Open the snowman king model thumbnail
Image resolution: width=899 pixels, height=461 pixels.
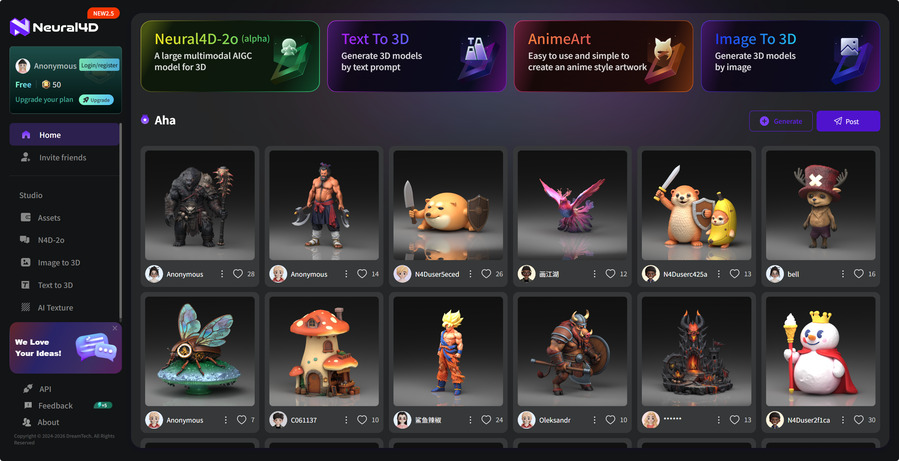(x=821, y=350)
